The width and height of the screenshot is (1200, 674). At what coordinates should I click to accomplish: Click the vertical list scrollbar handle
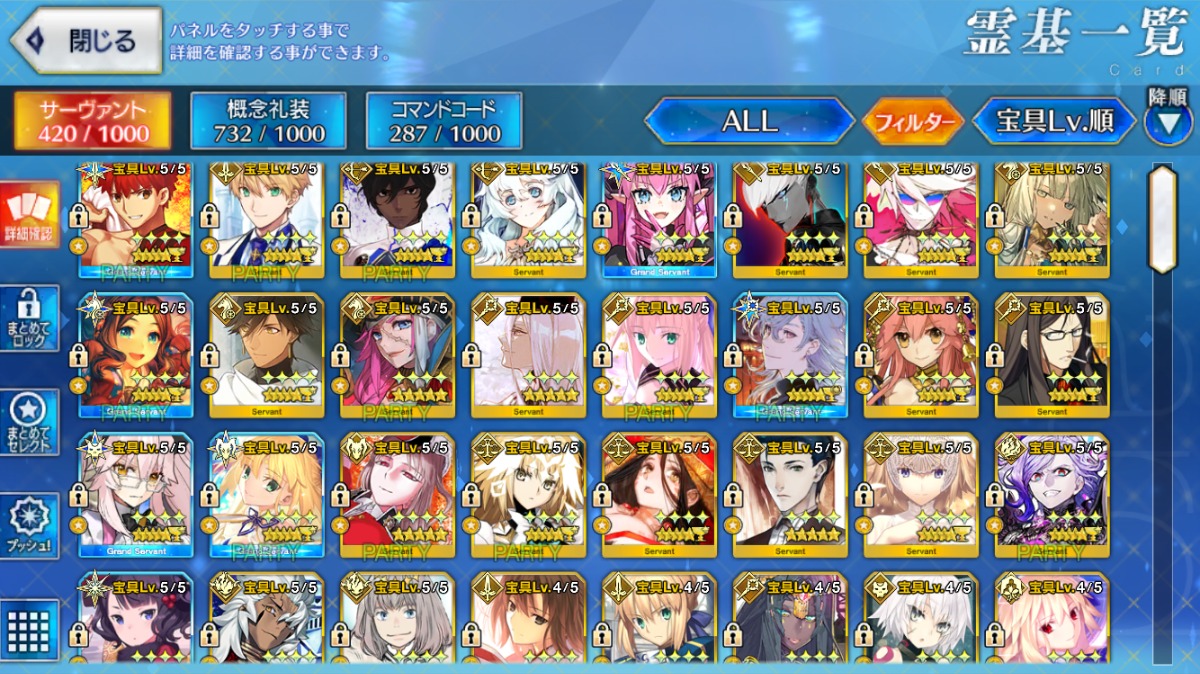1161,220
